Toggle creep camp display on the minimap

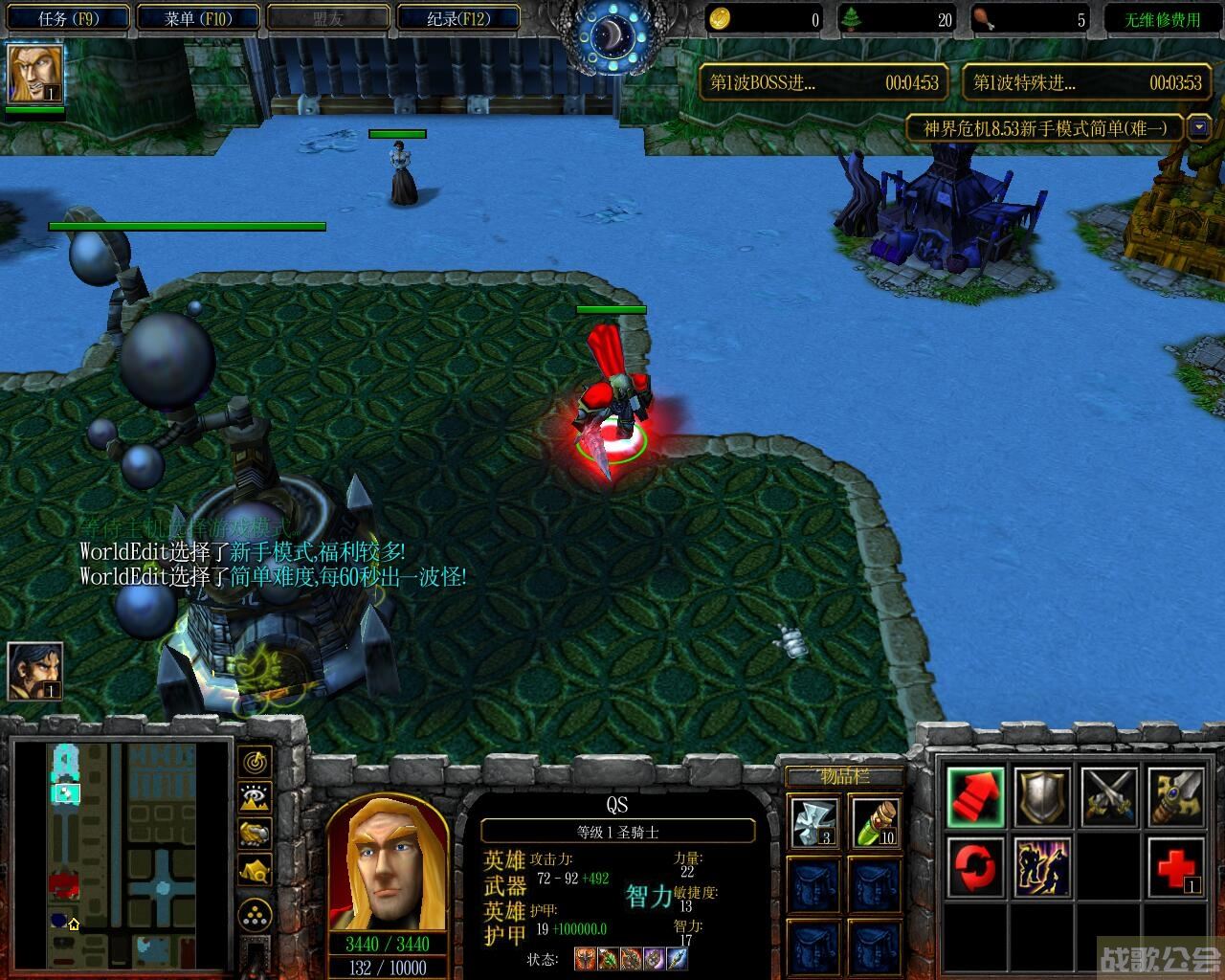[255, 870]
